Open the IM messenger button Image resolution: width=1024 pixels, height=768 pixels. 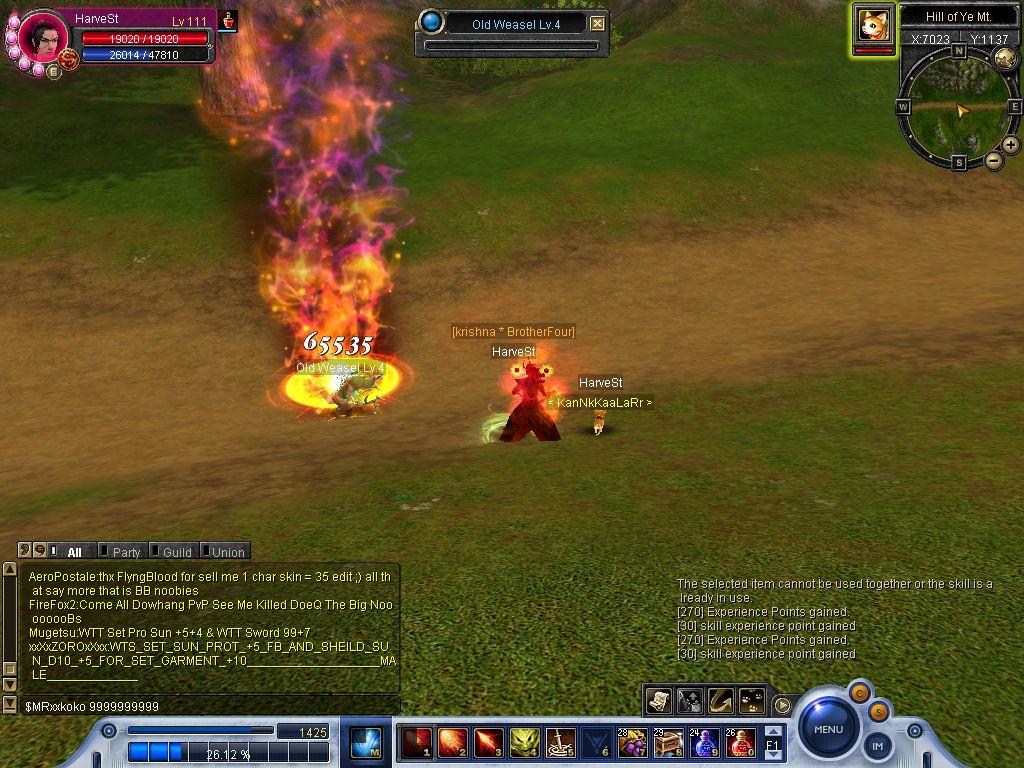click(877, 745)
